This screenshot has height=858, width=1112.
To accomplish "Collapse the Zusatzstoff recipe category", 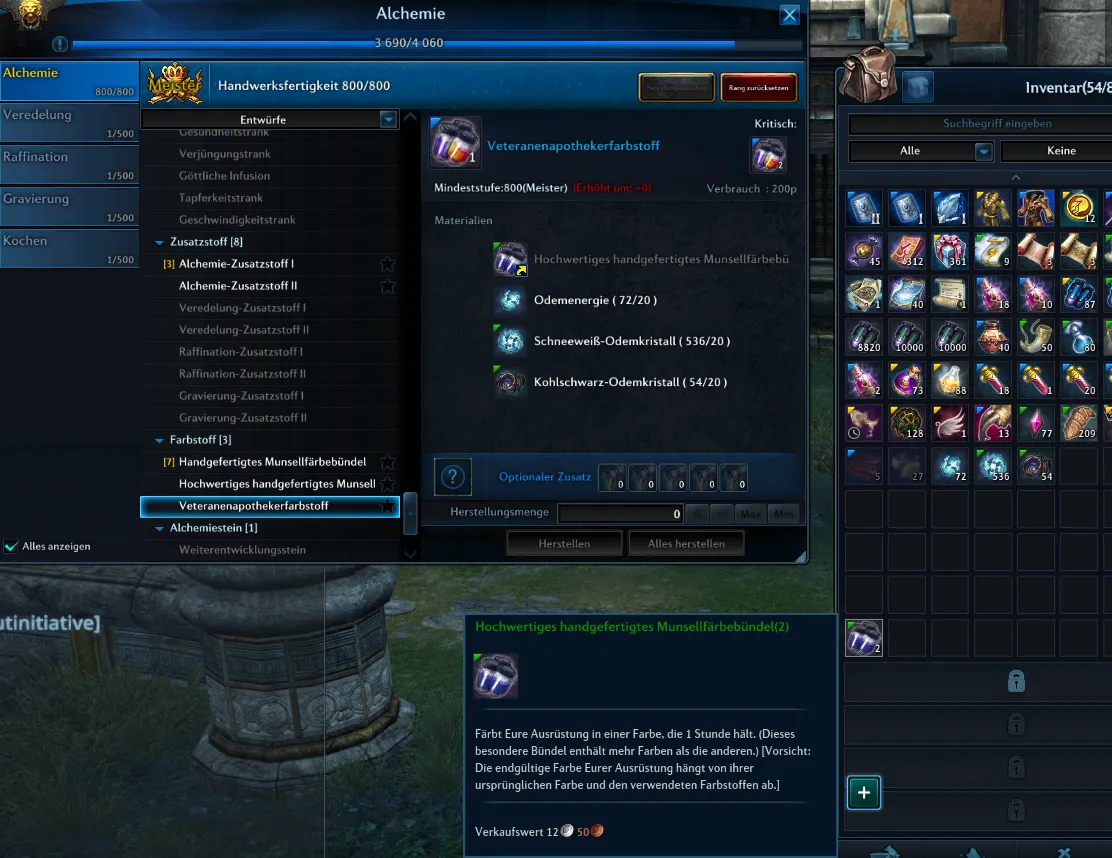I will coord(159,242).
